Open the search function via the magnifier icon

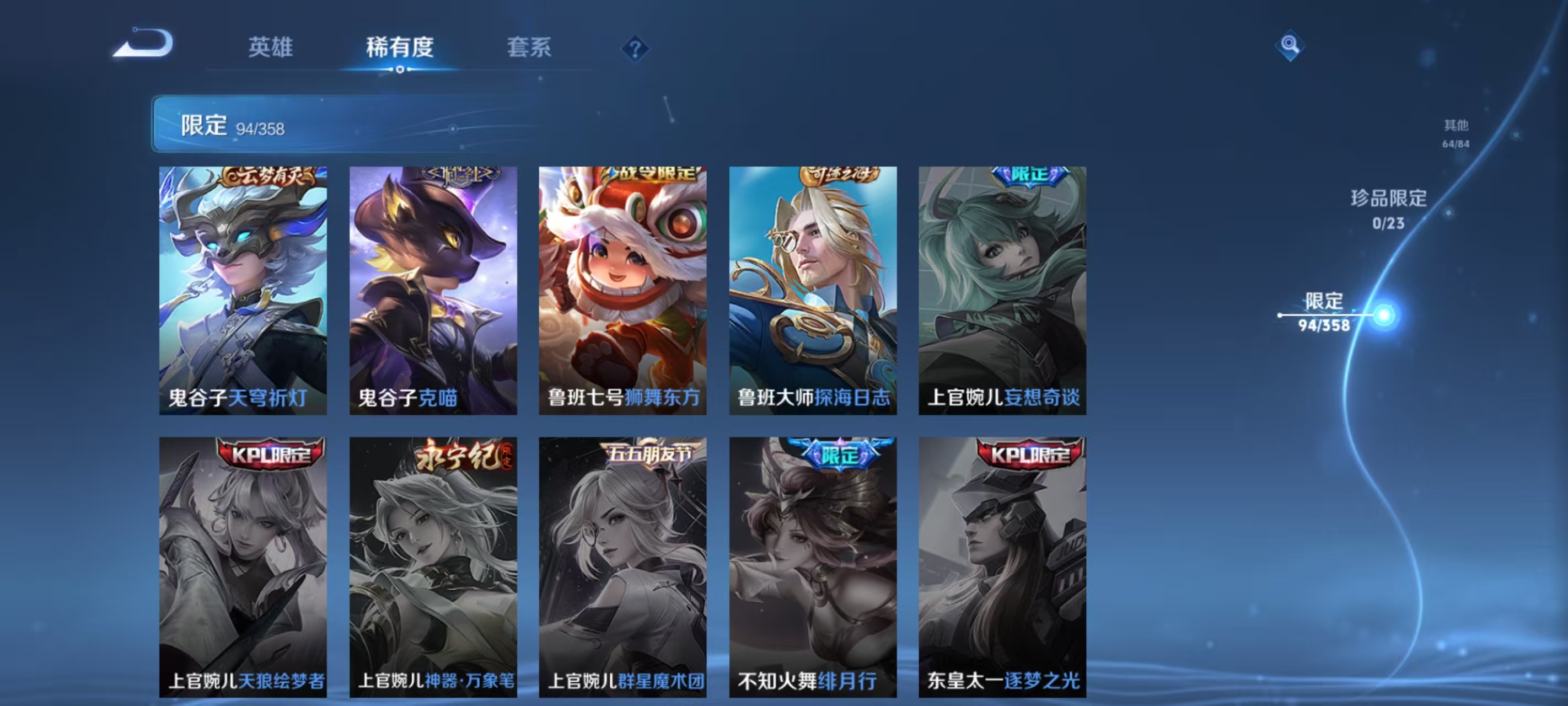click(1292, 46)
